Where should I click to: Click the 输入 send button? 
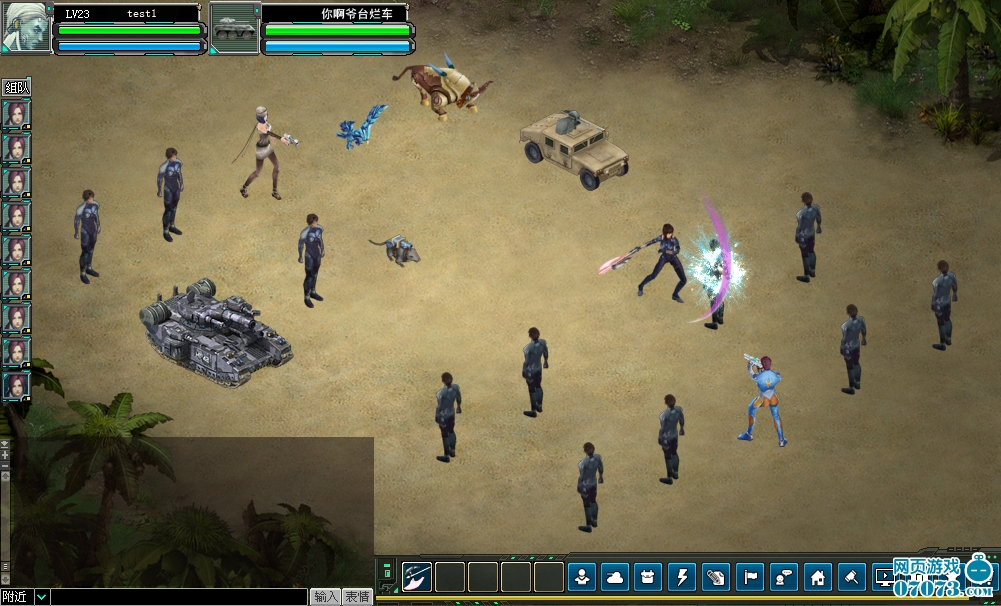[x=325, y=597]
